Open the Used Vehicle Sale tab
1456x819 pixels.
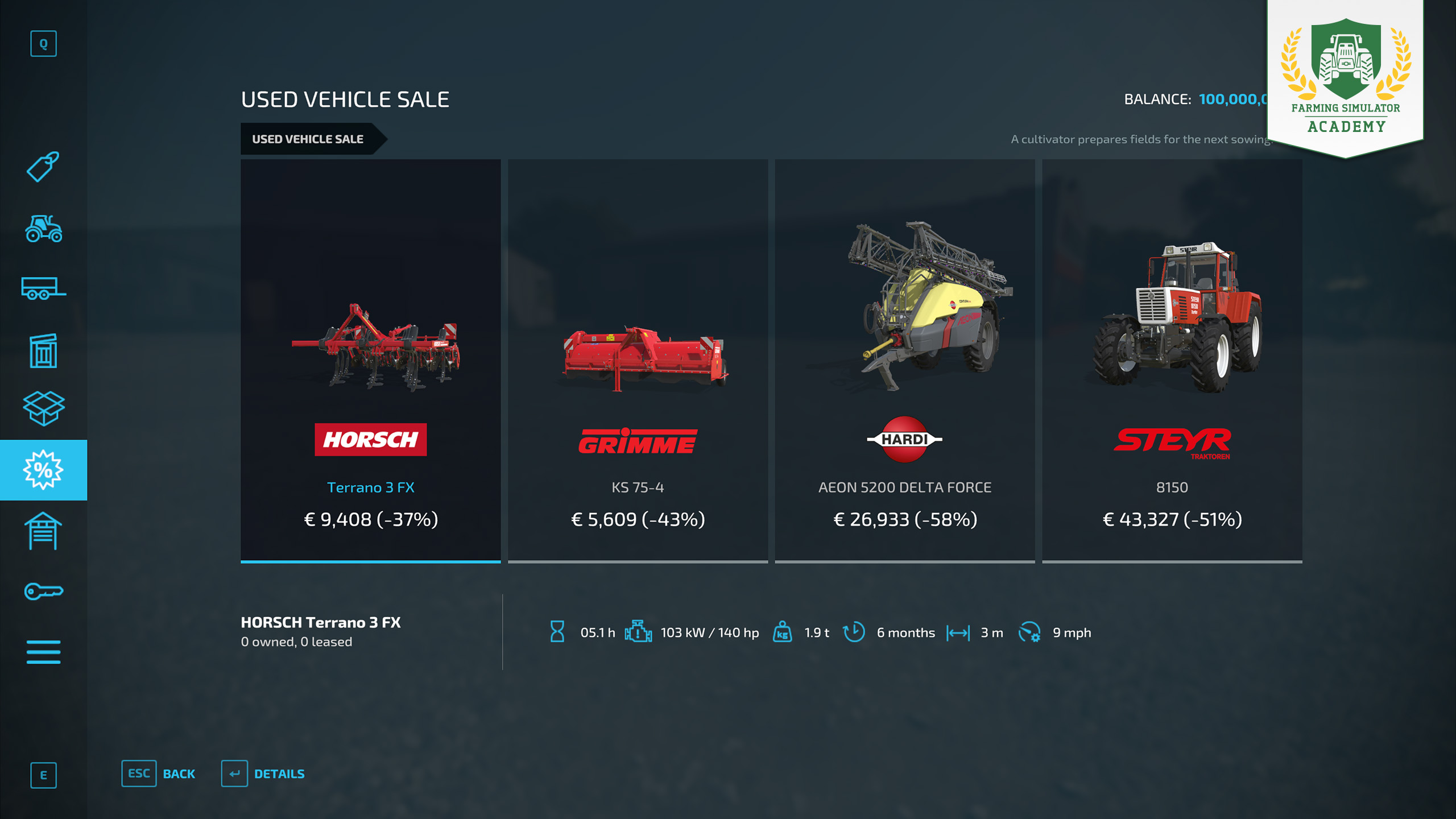tap(308, 139)
